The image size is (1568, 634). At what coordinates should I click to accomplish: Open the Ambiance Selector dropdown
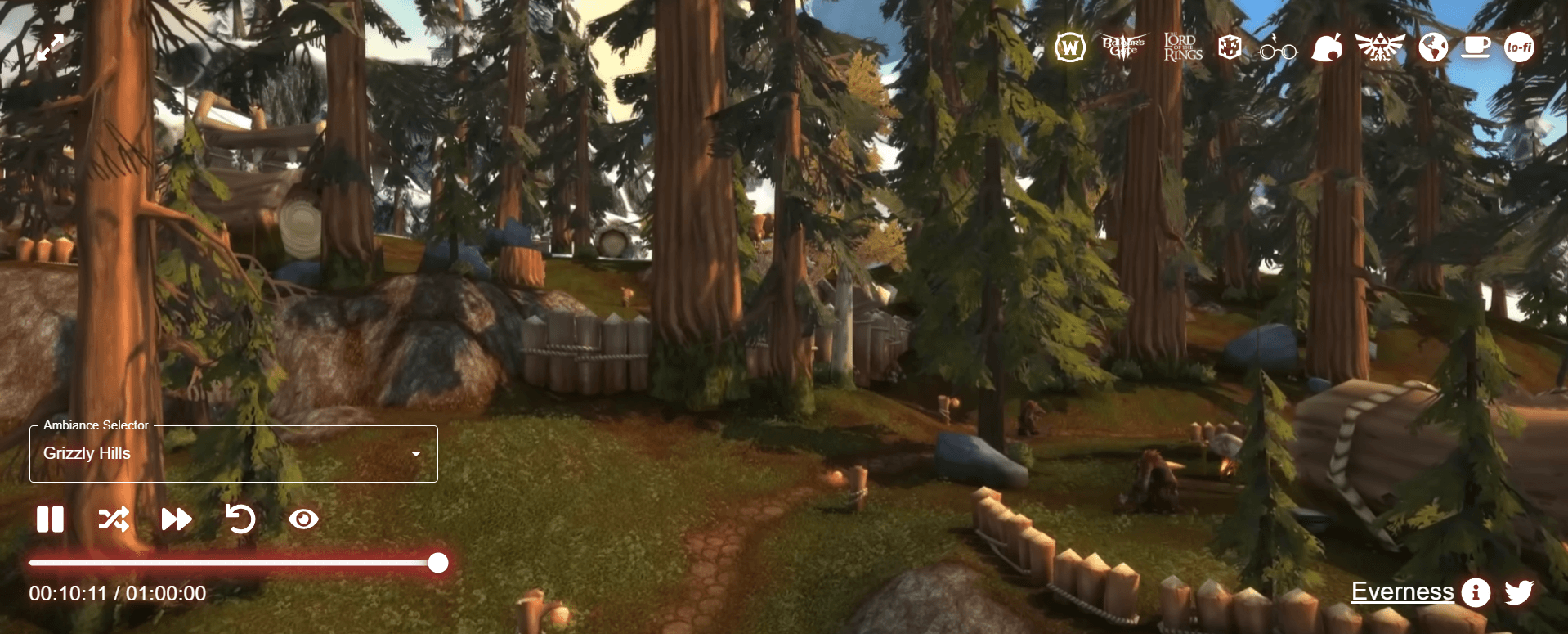pyautogui.click(x=233, y=454)
